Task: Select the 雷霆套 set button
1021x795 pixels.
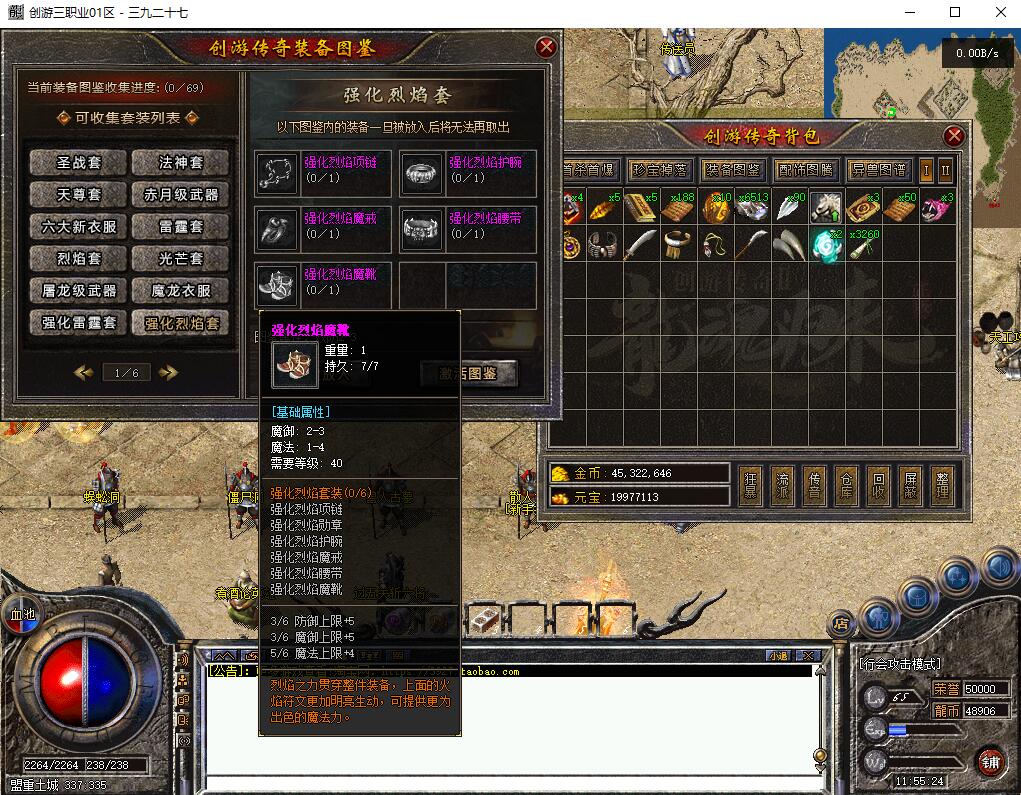Action: 181,227
